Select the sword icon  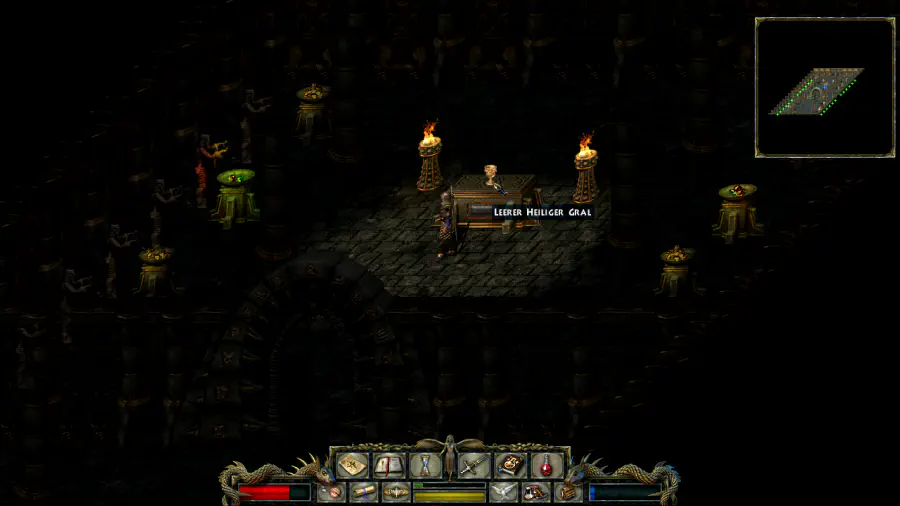tap(473, 465)
